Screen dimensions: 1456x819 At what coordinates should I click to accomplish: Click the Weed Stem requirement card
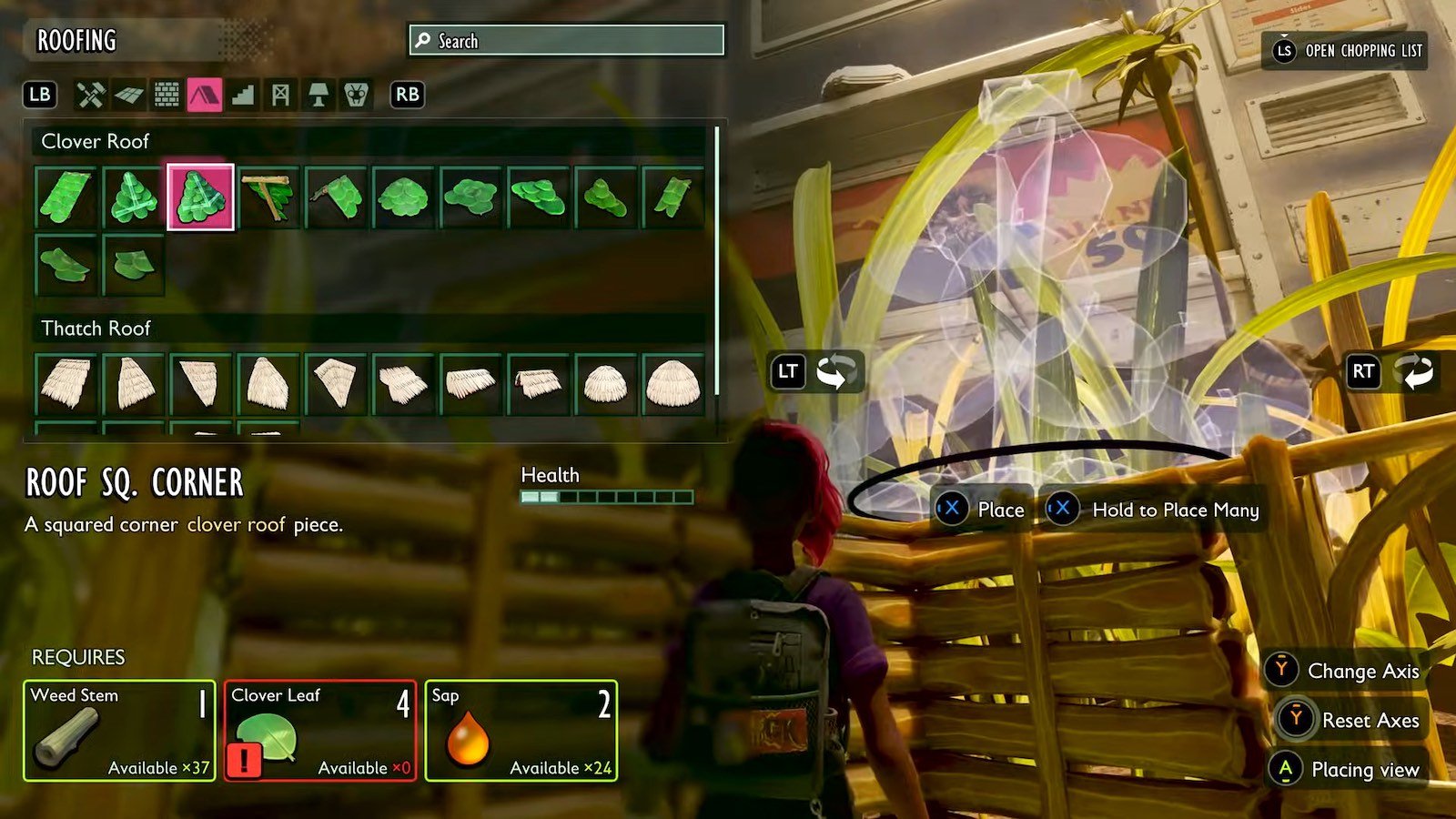coord(119,731)
